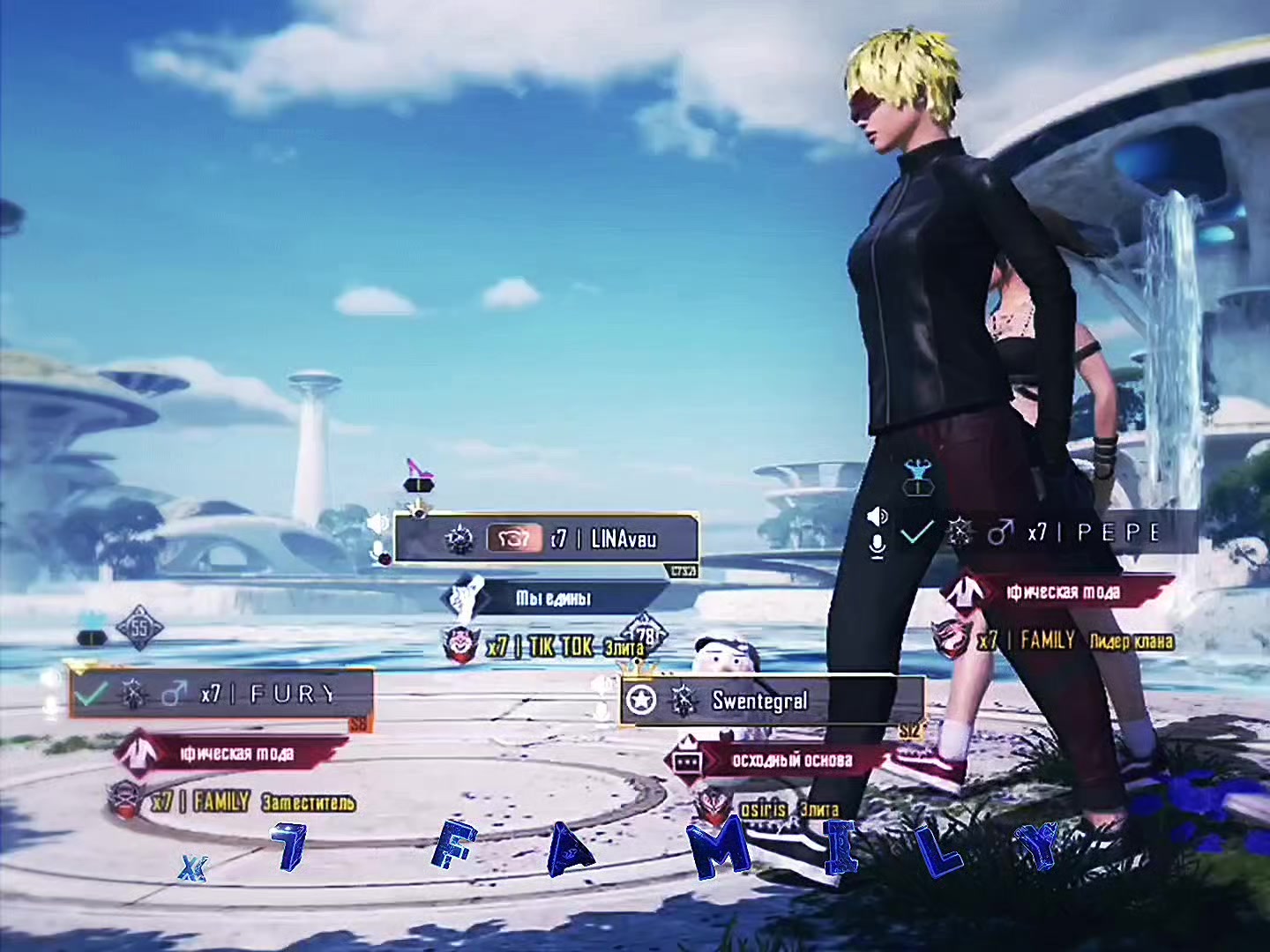Toggle the speaker icon beside LINAvau
The image size is (1270, 952).
click(377, 524)
